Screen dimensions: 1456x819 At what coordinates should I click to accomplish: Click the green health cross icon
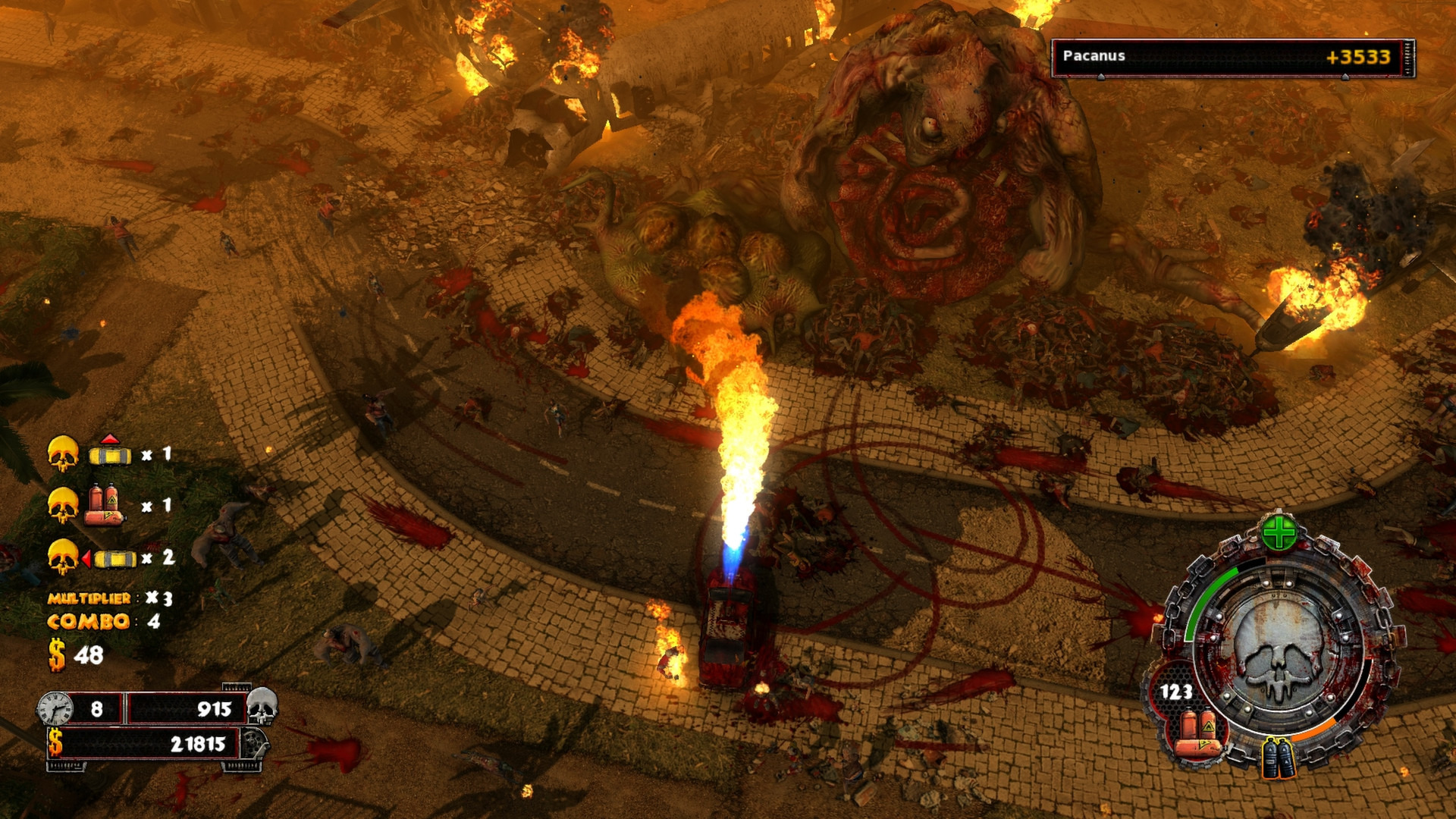[1279, 533]
